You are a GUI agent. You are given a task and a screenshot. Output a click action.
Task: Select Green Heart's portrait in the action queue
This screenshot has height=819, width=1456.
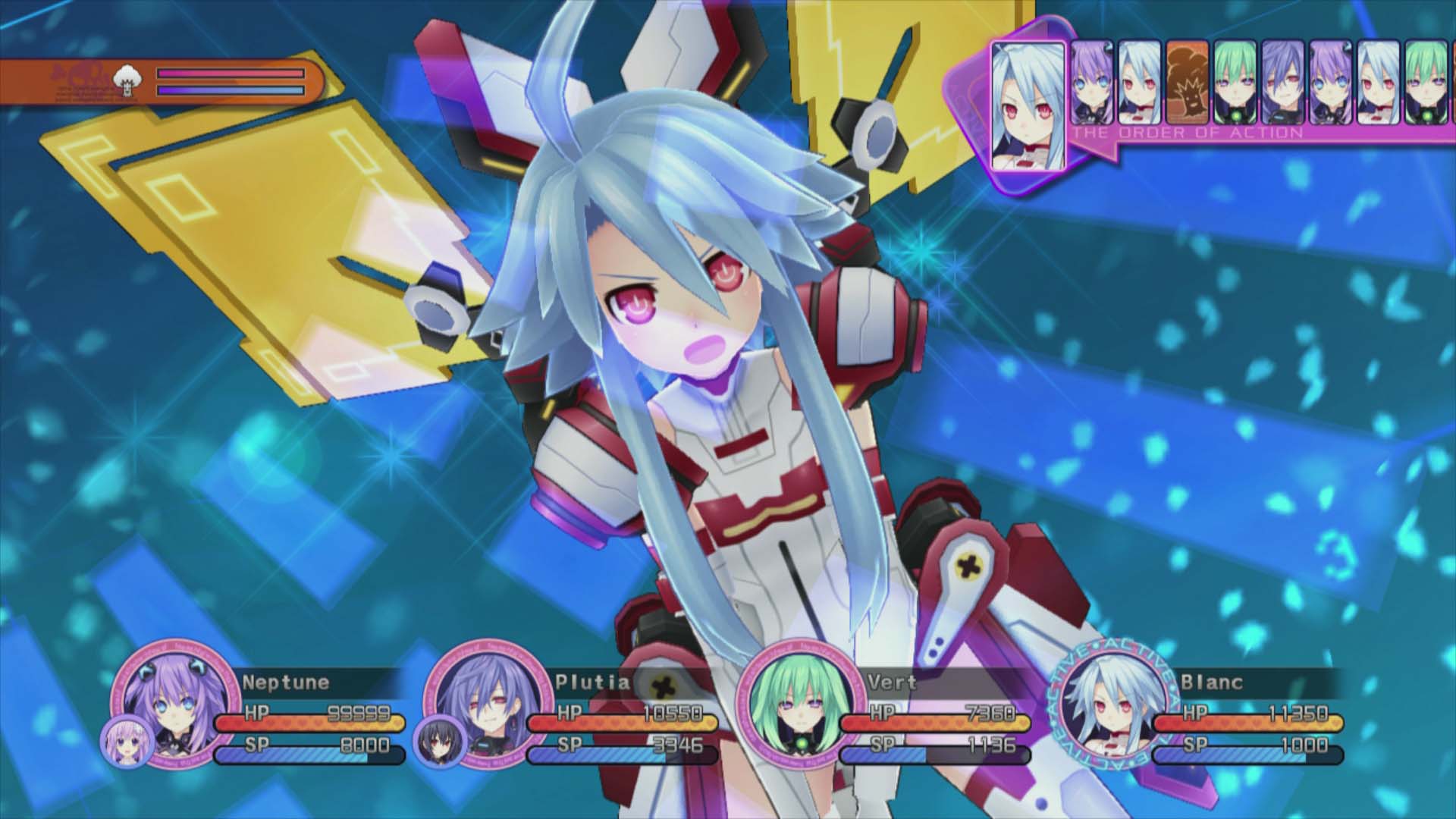[x=1236, y=83]
